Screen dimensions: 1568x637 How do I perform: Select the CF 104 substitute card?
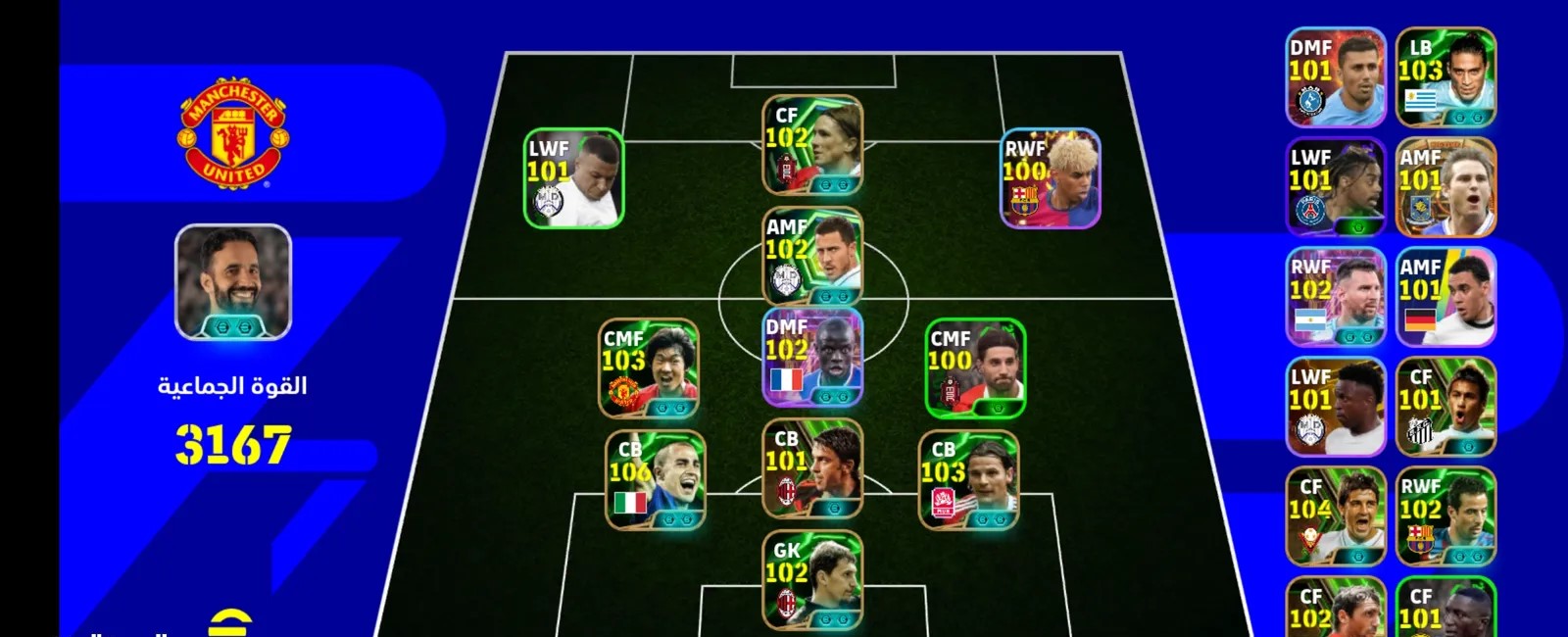(x=1335, y=516)
